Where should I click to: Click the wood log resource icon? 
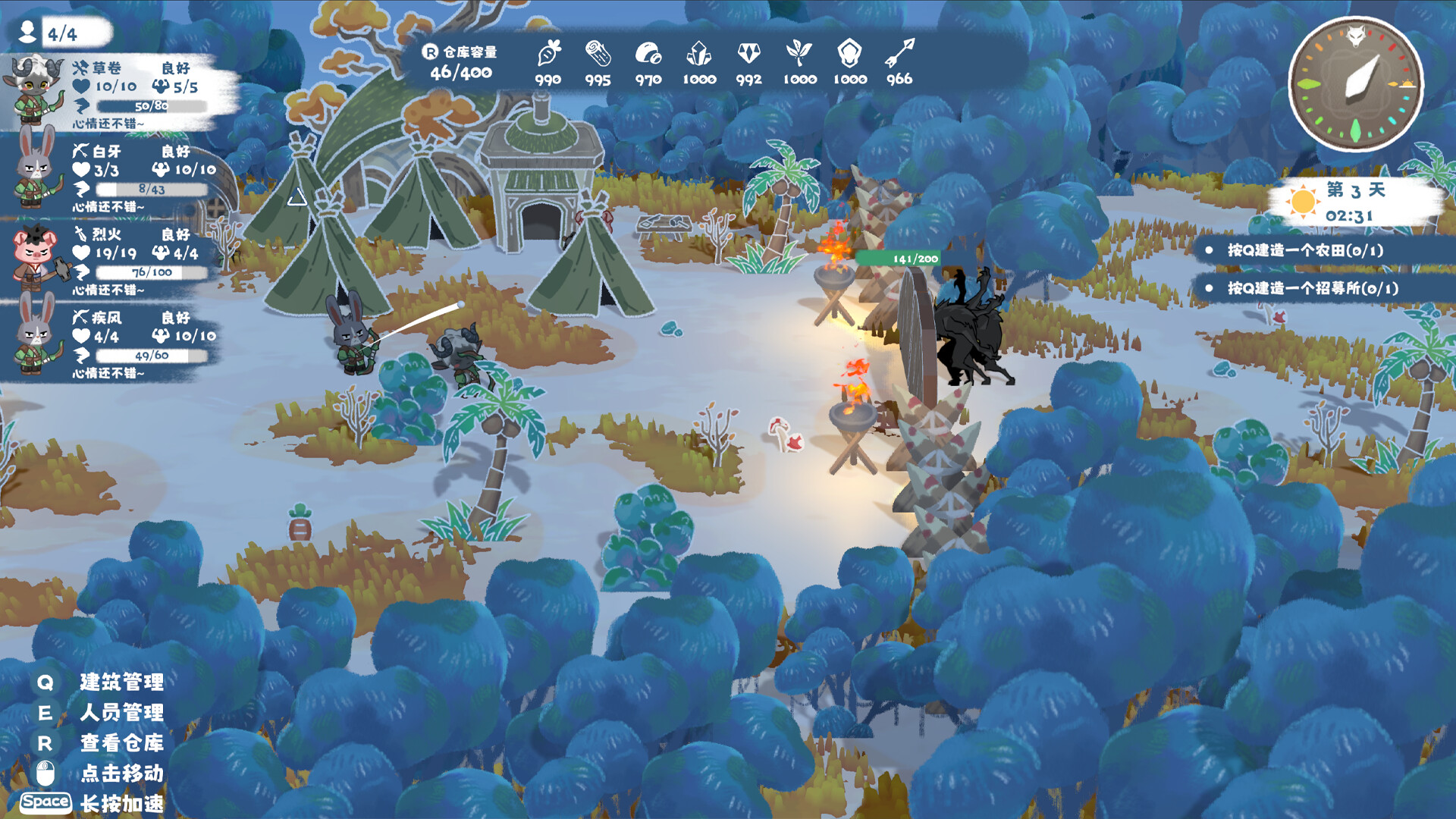[x=598, y=55]
